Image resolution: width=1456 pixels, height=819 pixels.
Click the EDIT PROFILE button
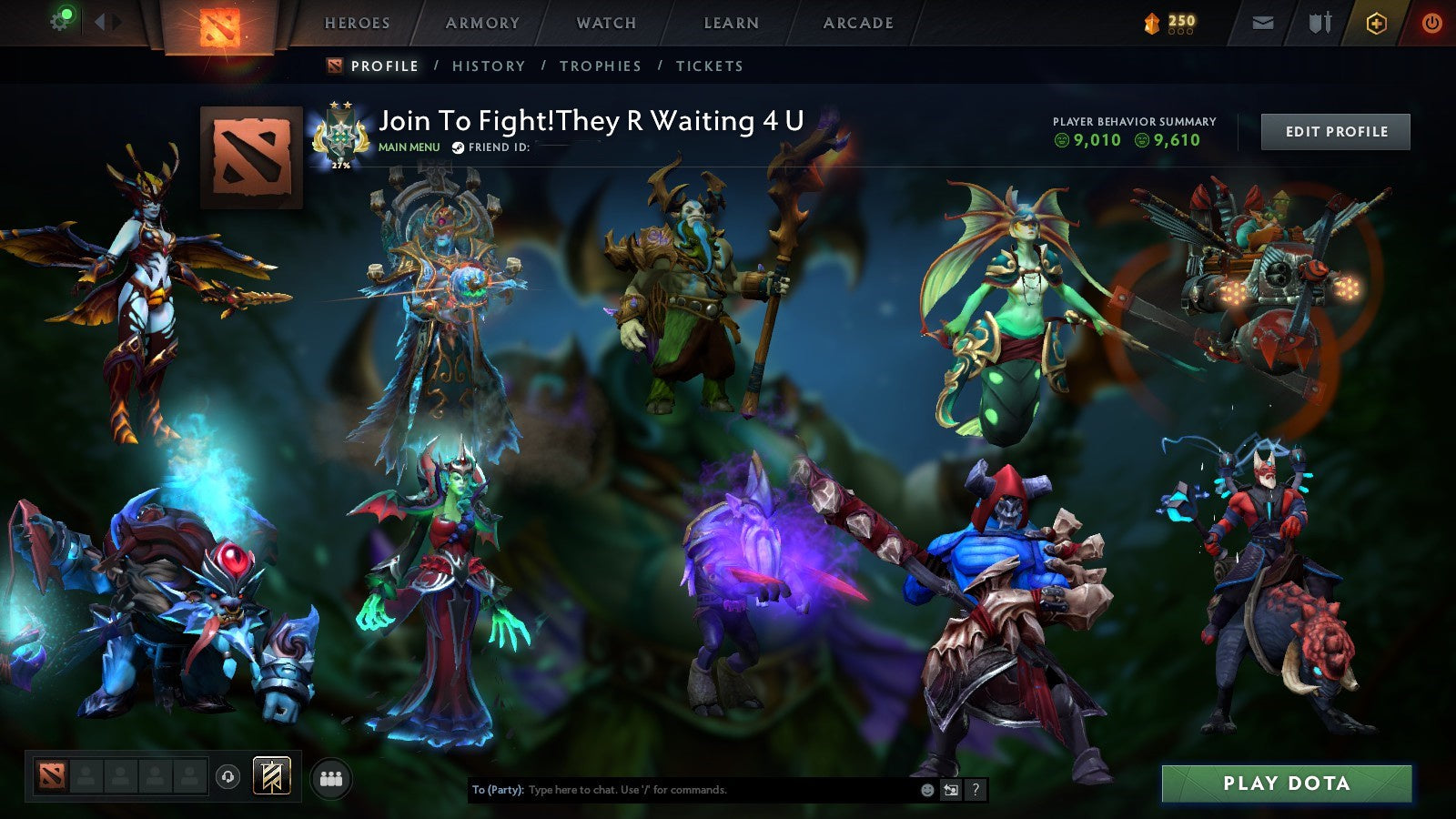[x=1335, y=131]
